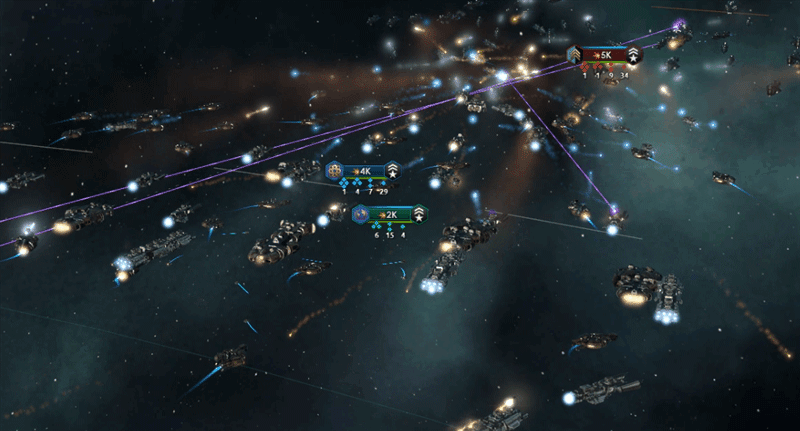
Task: Click the admiral rank badge on 2K fleet
Action: [418, 214]
